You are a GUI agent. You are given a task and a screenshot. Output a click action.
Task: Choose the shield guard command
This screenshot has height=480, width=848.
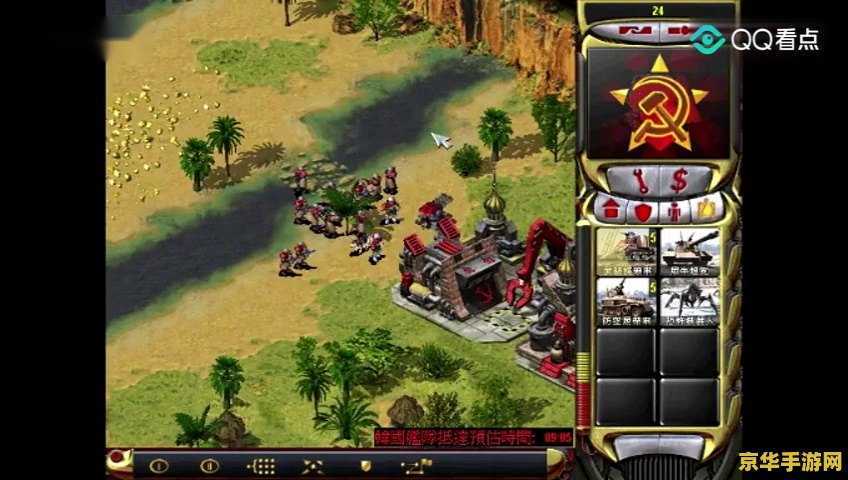(x=366, y=465)
